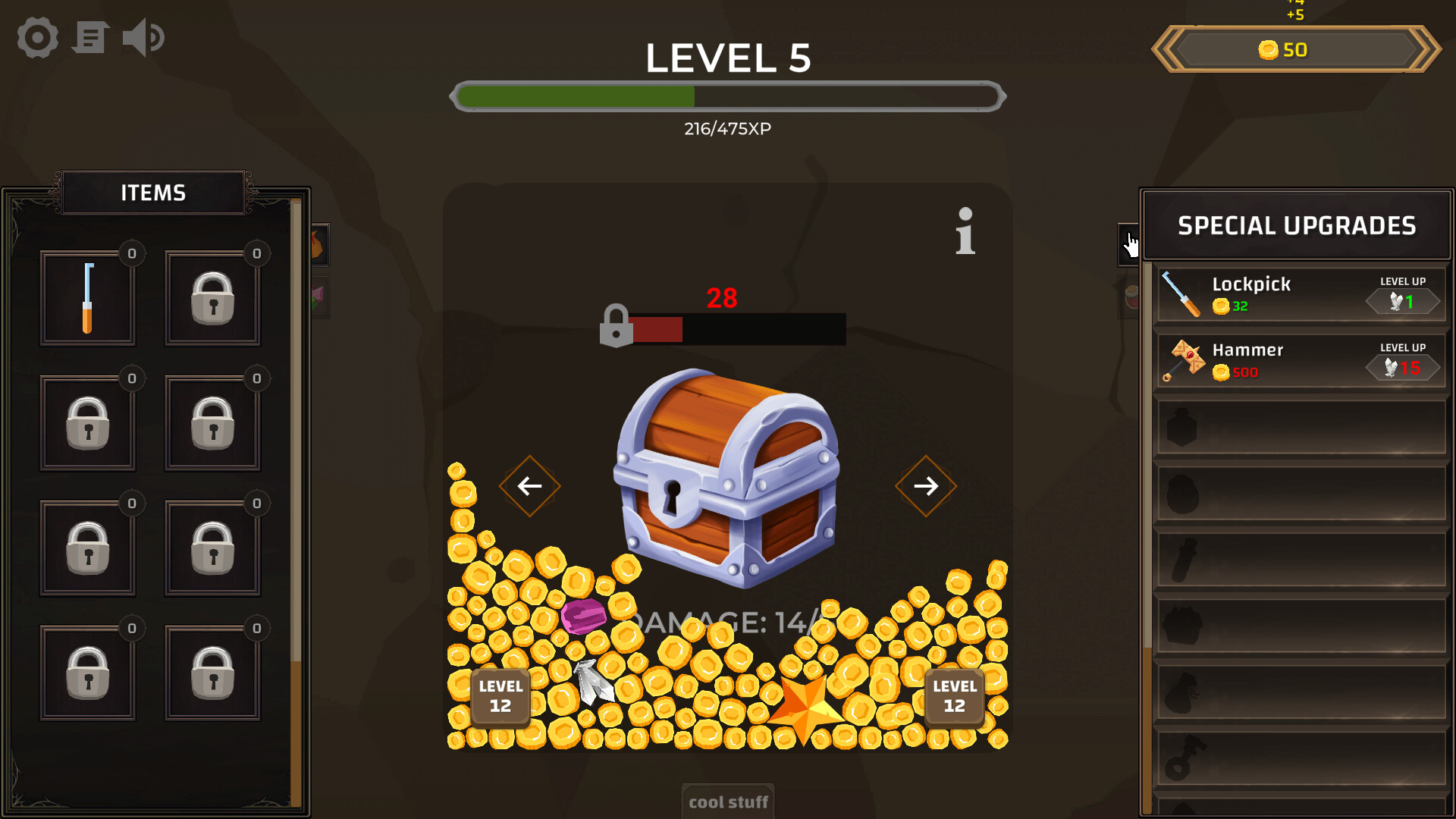Click the news changelog icon at top left
The image size is (1456, 819).
pos(90,38)
